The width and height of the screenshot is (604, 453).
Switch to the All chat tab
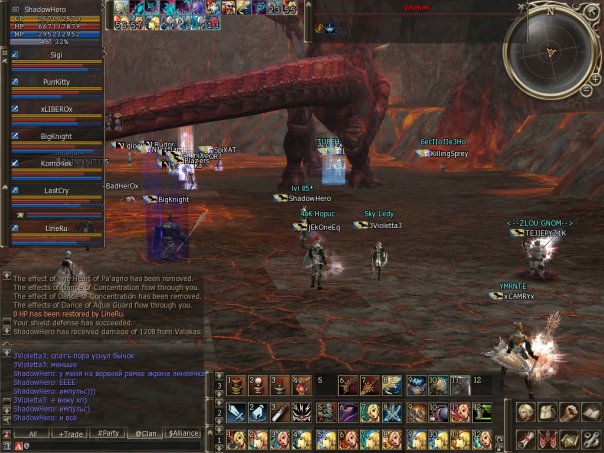32,434
